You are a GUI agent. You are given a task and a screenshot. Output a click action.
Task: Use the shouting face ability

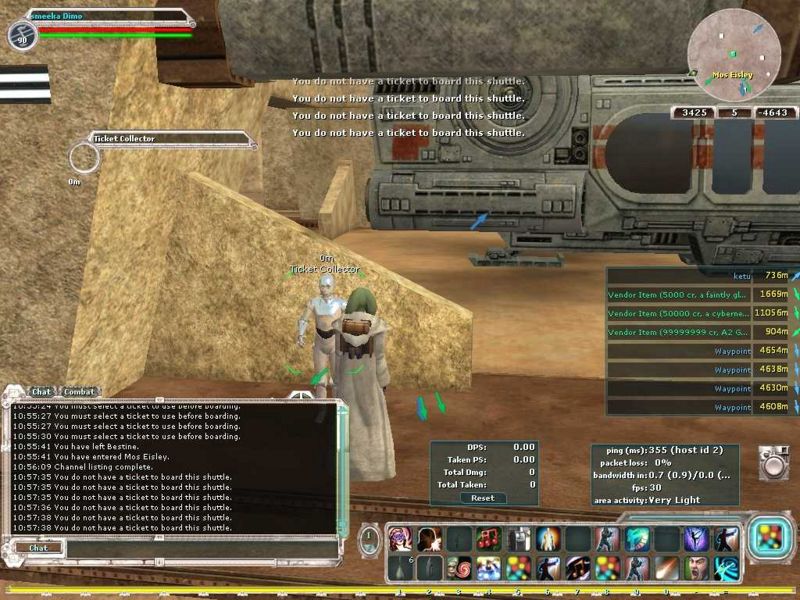click(696, 569)
